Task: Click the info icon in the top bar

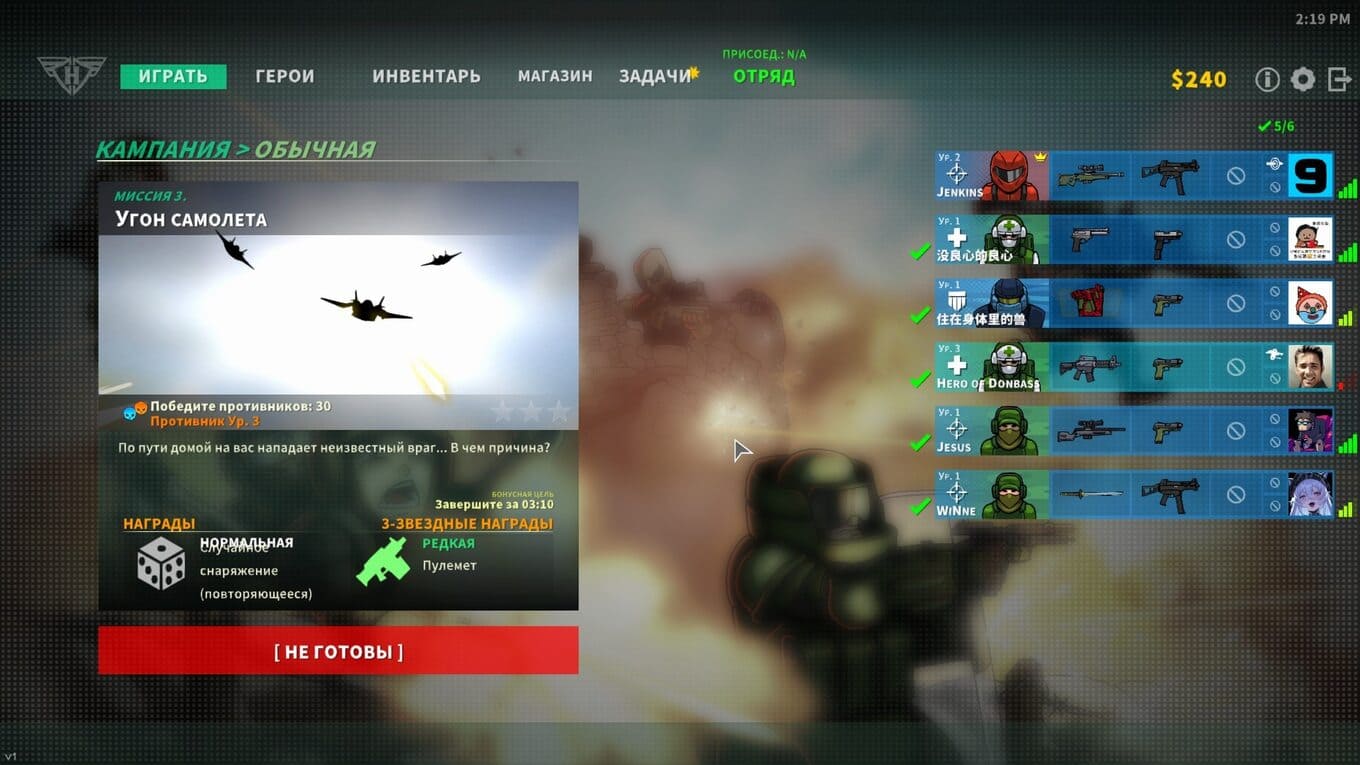Action: [x=1267, y=80]
